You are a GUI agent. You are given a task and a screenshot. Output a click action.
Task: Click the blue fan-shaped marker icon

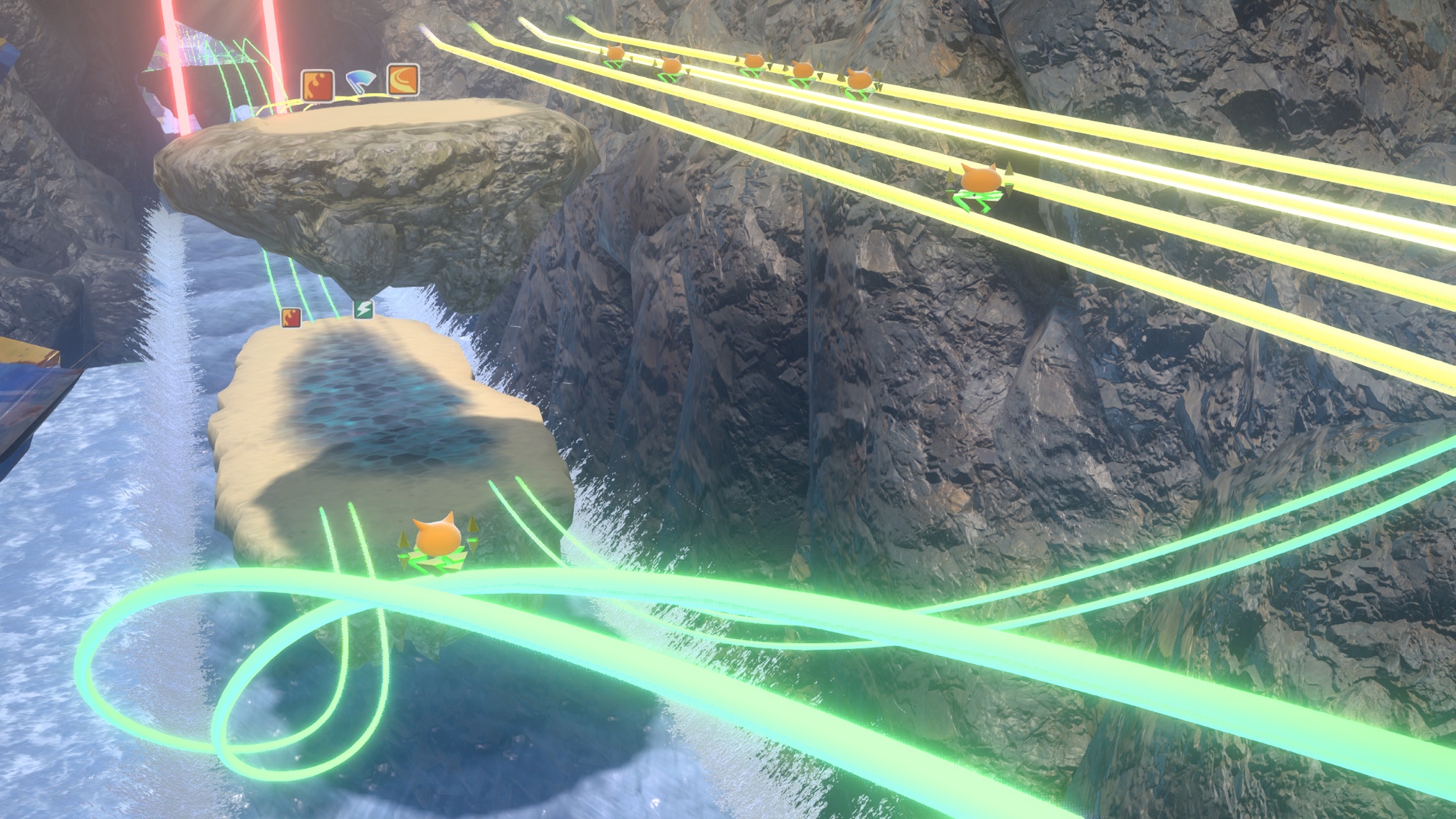360,81
